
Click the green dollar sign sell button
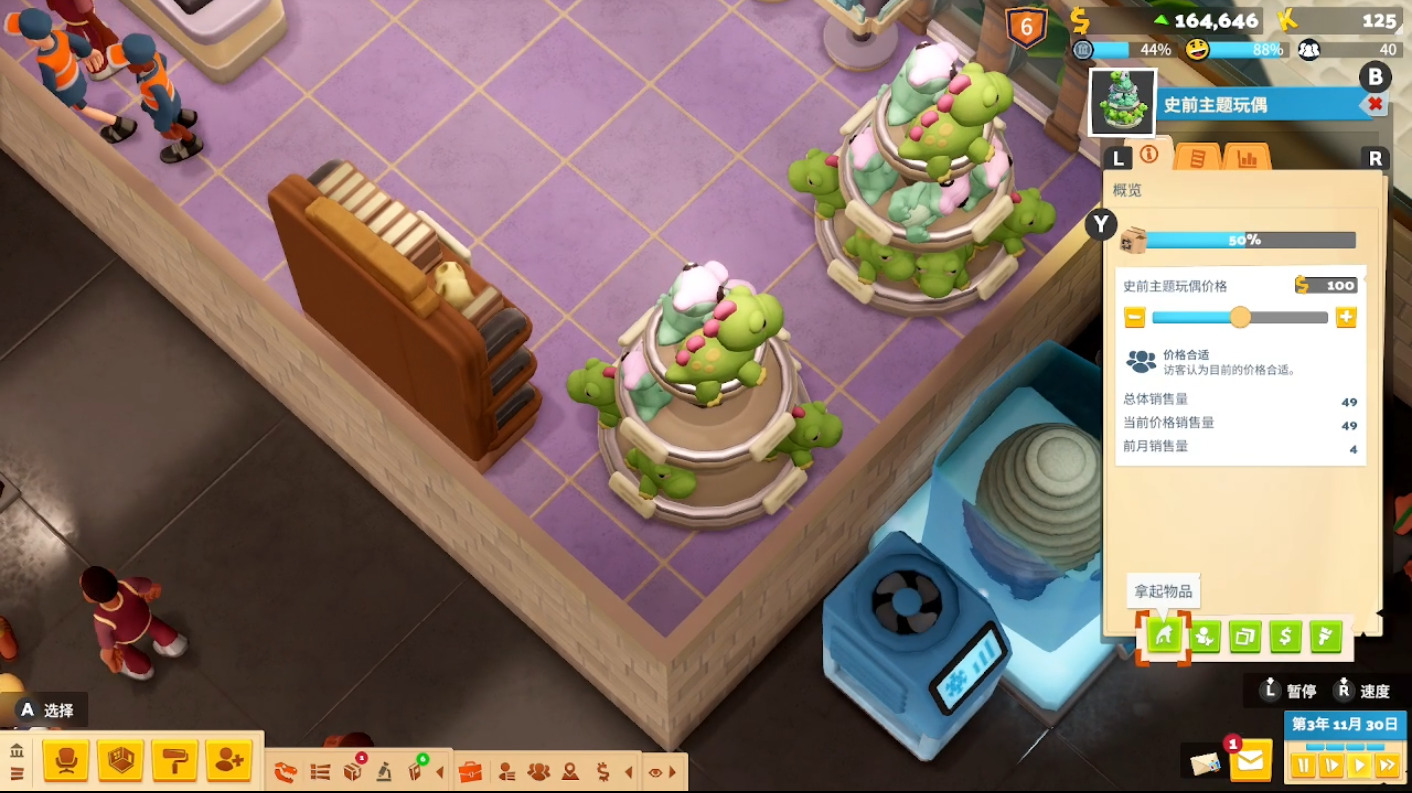click(x=1285, y=636)
